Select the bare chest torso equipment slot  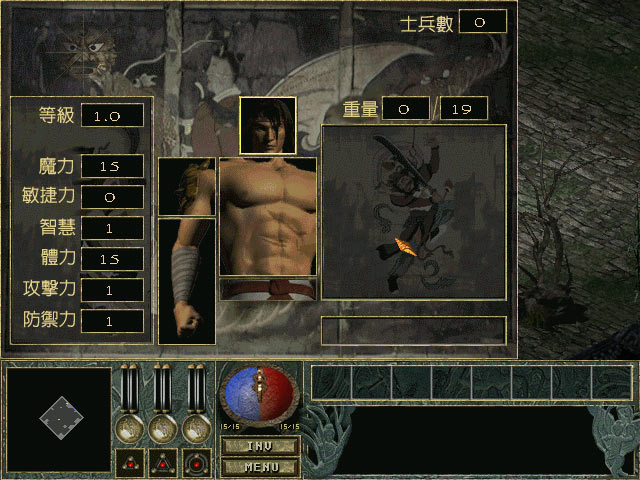point(267,216)
